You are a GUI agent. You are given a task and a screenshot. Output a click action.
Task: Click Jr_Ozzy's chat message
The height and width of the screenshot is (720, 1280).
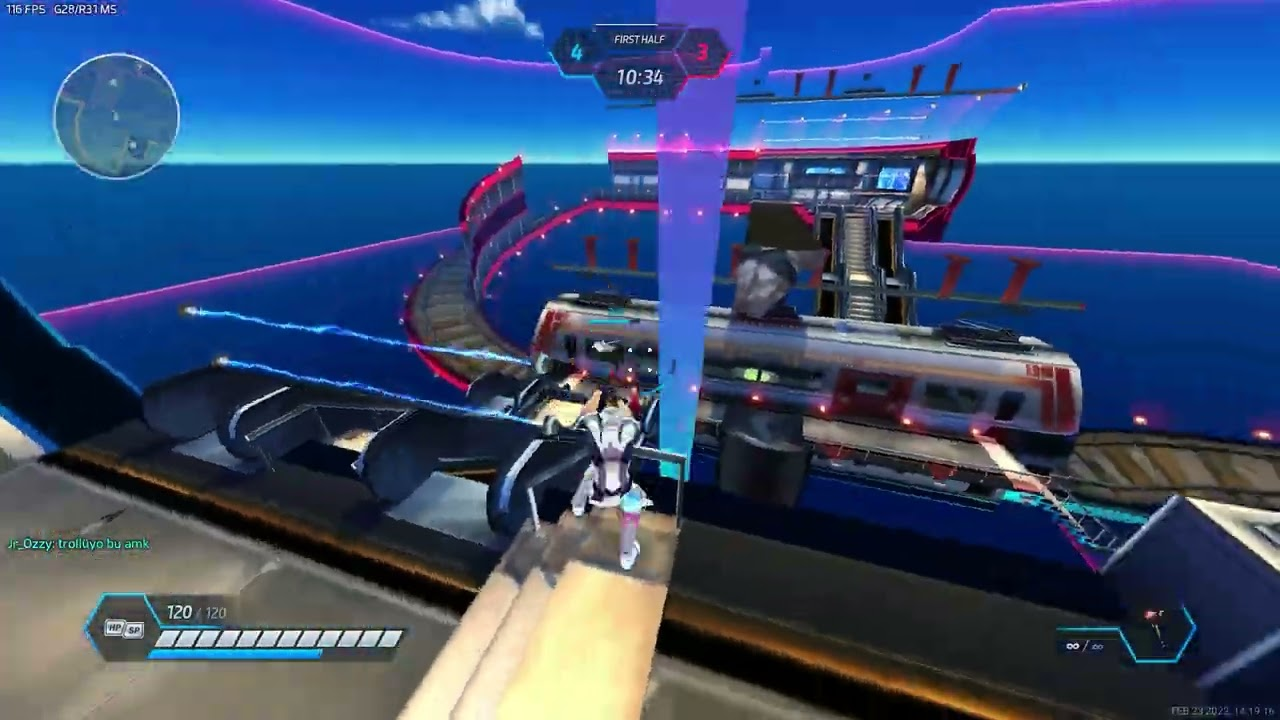coord(78,544)
